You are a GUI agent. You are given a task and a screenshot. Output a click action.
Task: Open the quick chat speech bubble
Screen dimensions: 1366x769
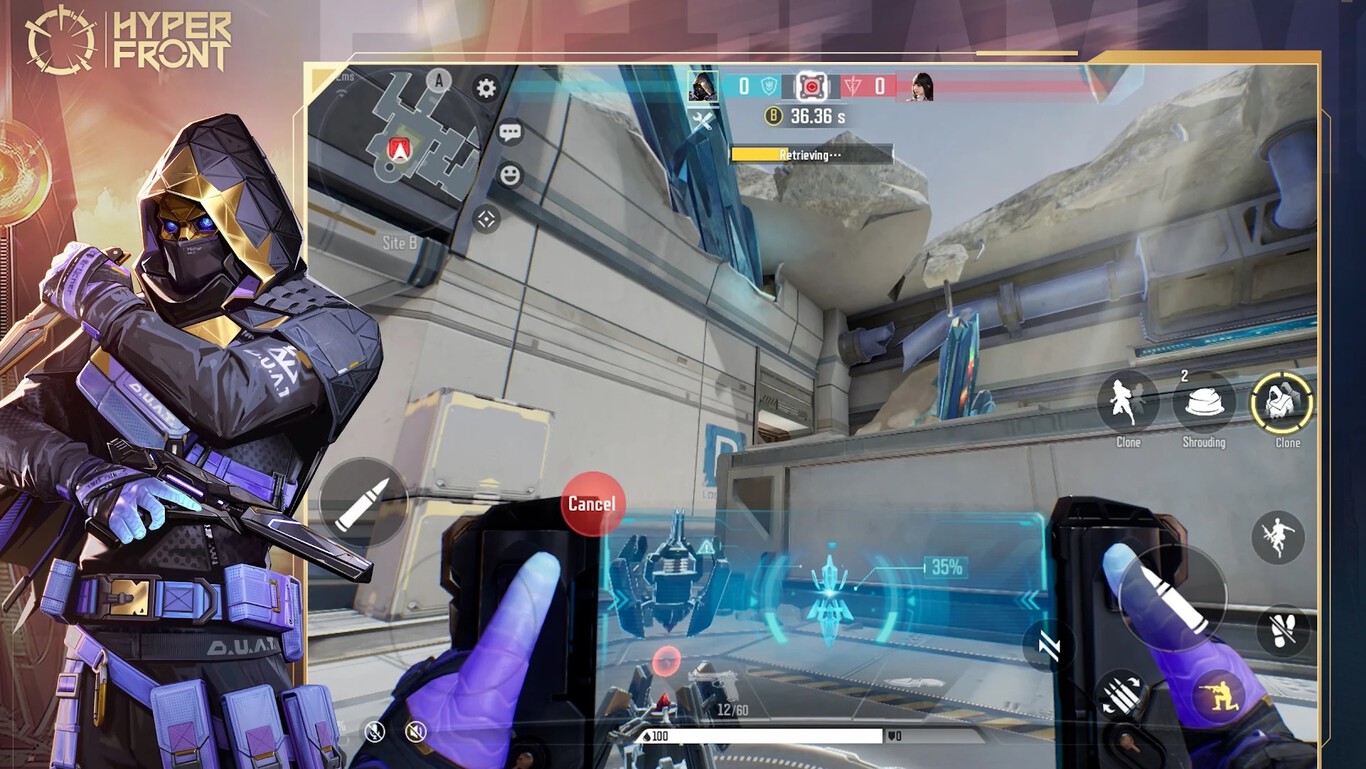[510, 132]
